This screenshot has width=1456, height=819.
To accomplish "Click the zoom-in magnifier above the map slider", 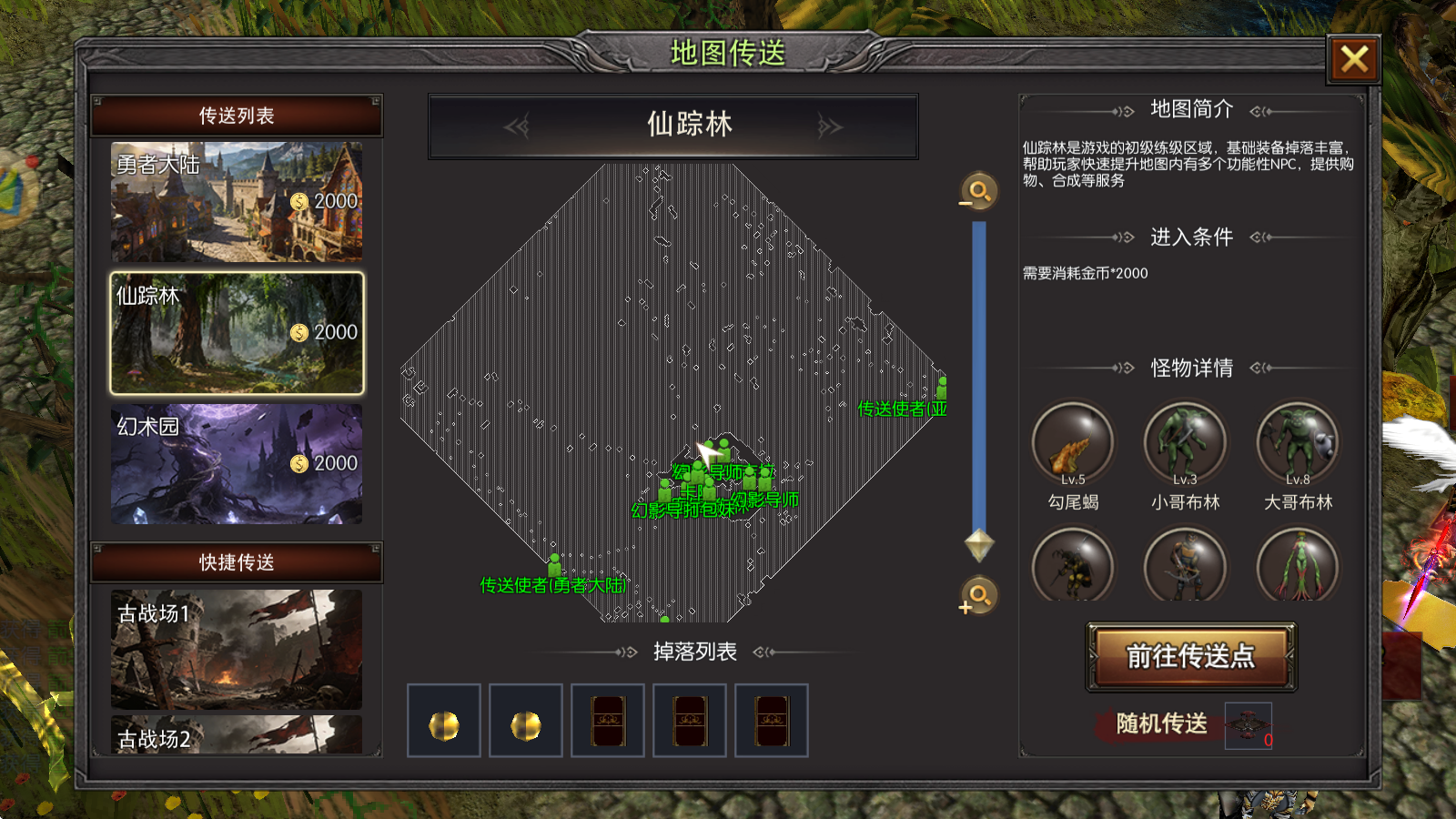I will click(x=977, y=193).
